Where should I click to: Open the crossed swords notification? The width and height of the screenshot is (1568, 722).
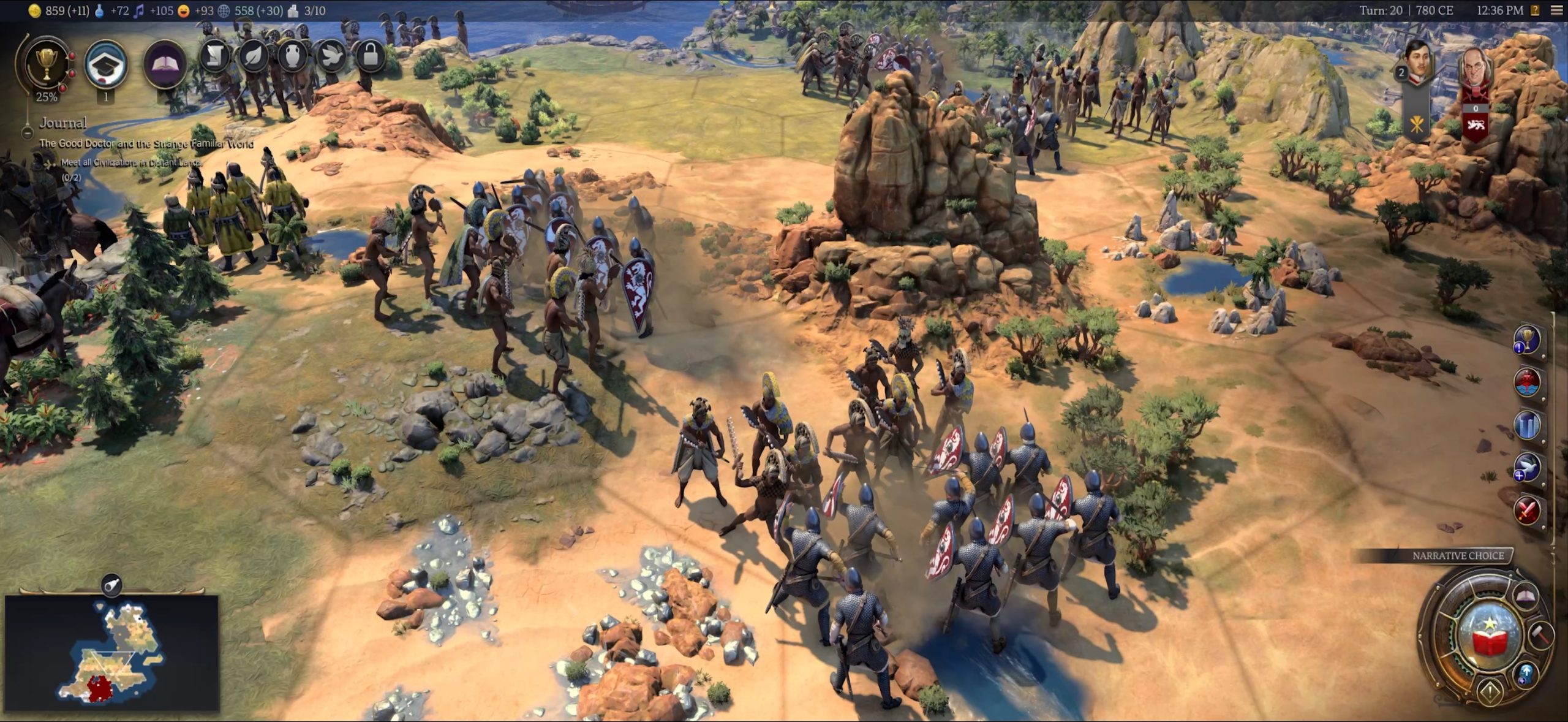1527,509
